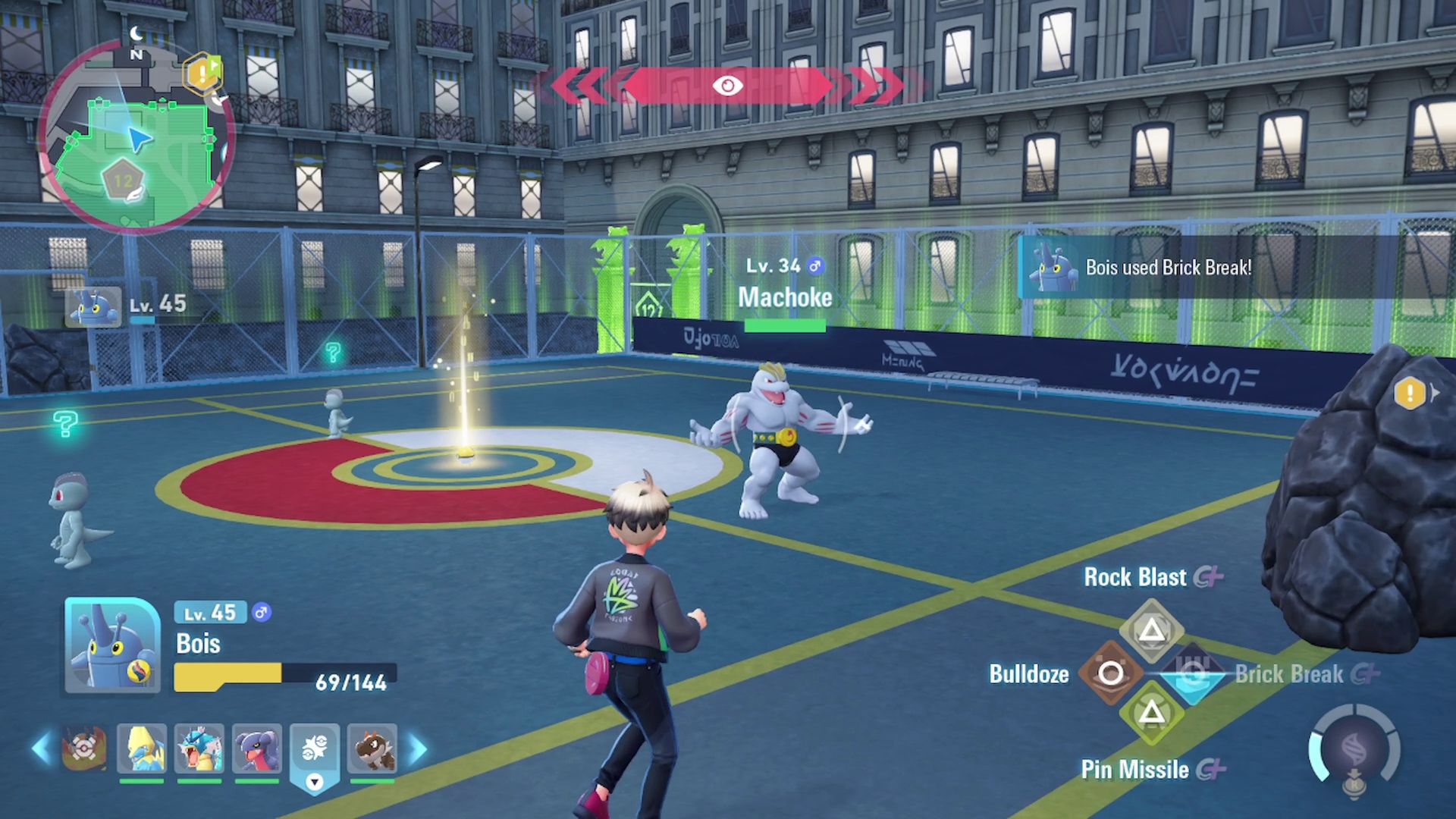The width and height of the screenshot is (1456, 819).
Task: Activate the Brick Break move
Action: (1193, 673)
